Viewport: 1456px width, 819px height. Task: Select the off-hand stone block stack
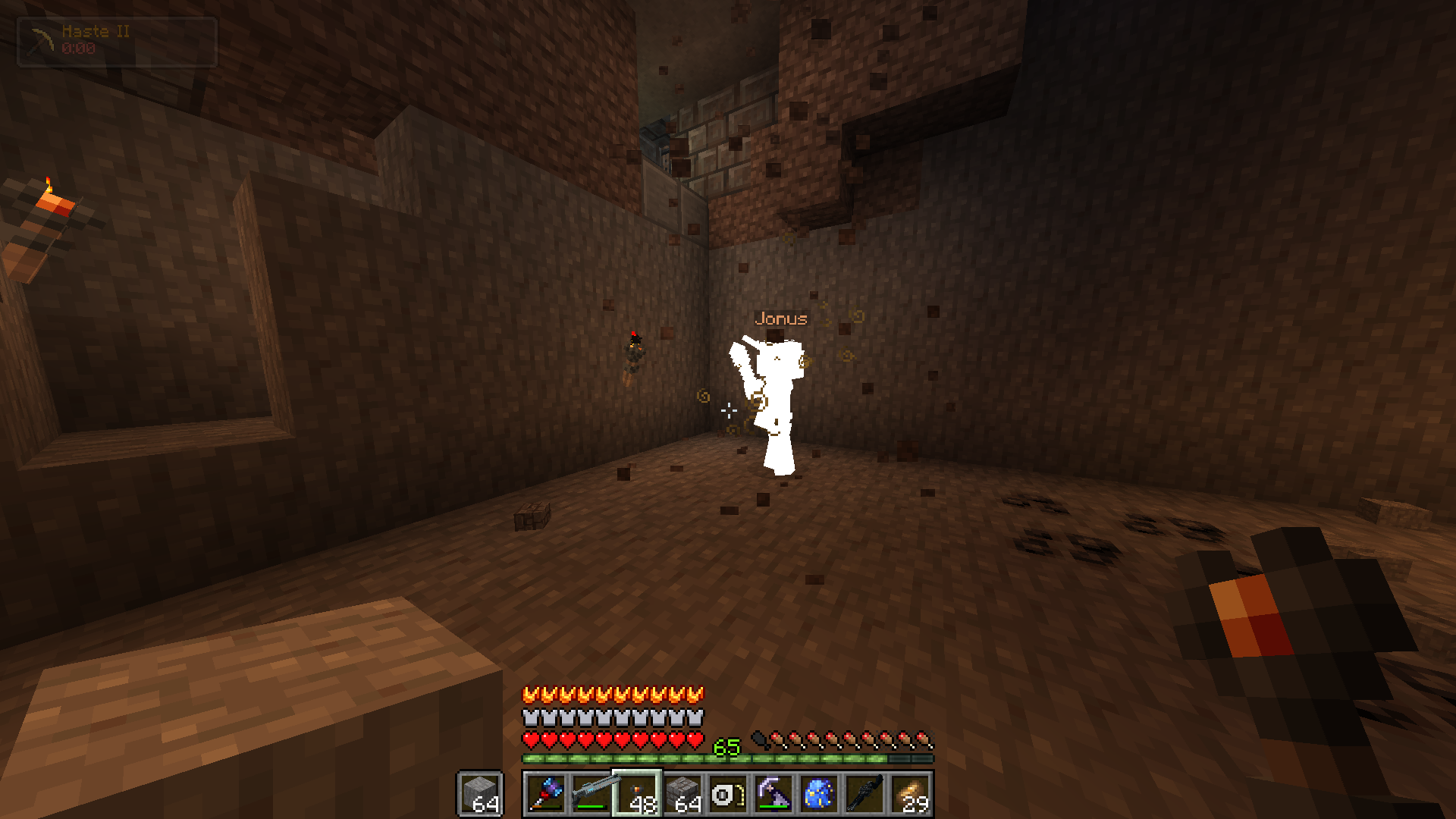point(479,794)
